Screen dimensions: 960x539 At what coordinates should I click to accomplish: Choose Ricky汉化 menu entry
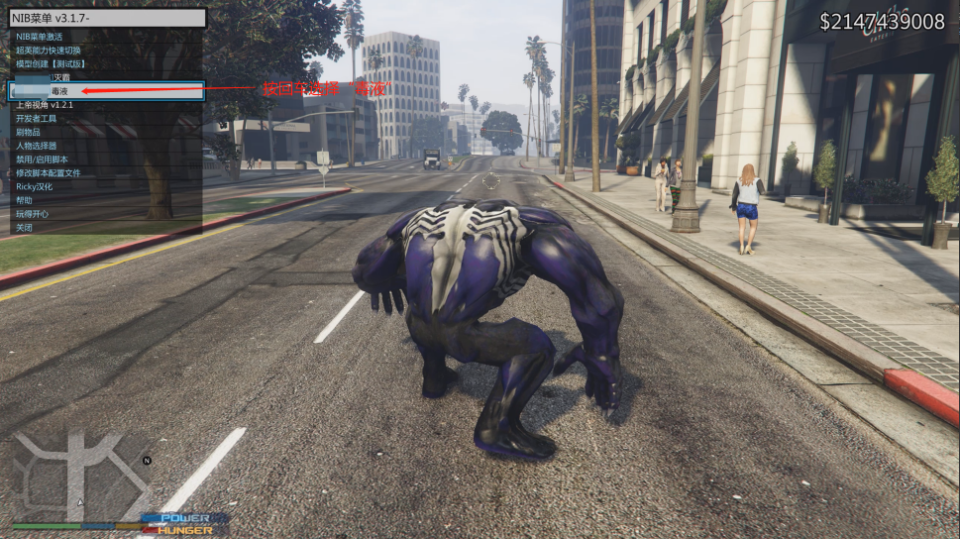point(35,186)
